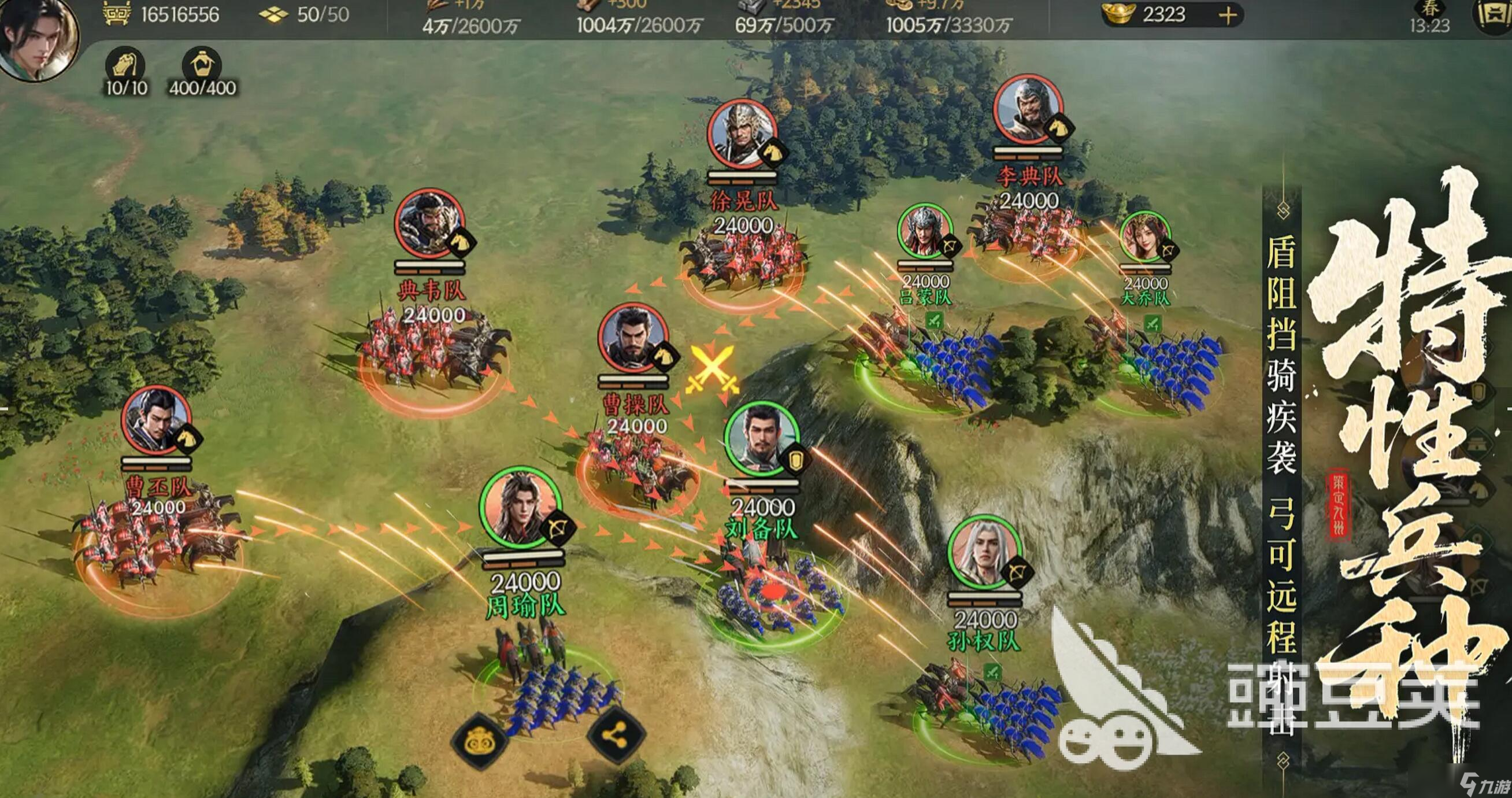Image resolution: width=1512 pixels, height=798 pixels.
Task: Choose Xu Huang's army portrait
Action: pos(742,134)
